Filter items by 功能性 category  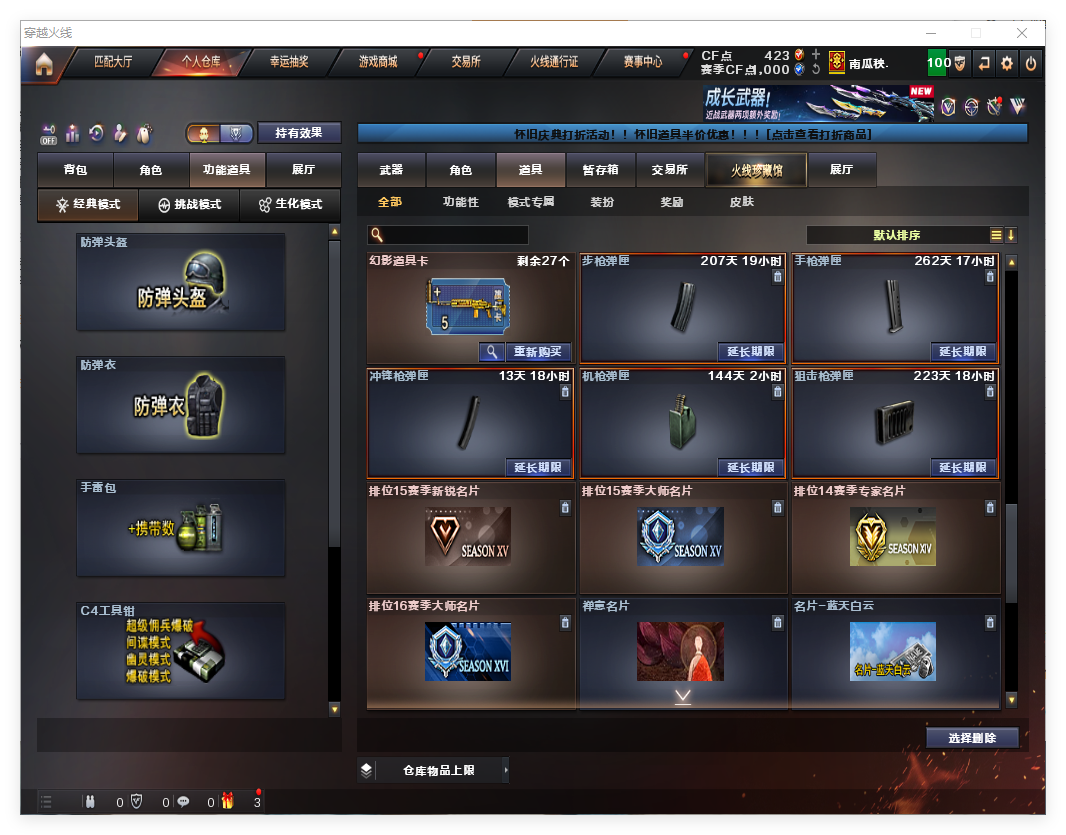coord(461,202)
